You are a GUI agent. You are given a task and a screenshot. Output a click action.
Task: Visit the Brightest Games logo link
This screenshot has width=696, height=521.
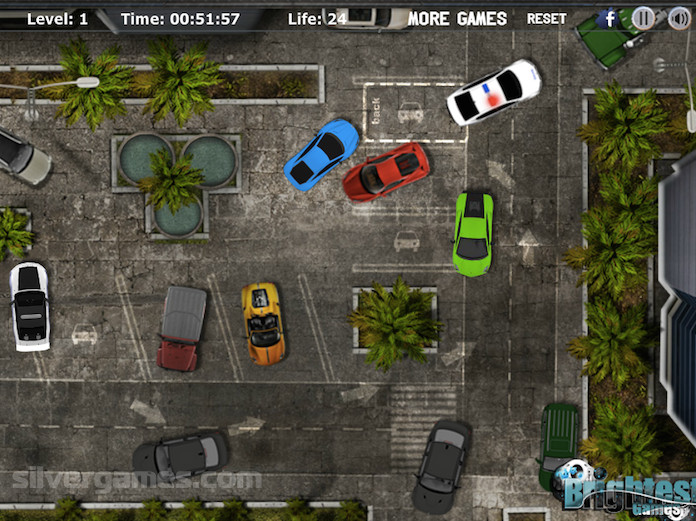[627, 491]
